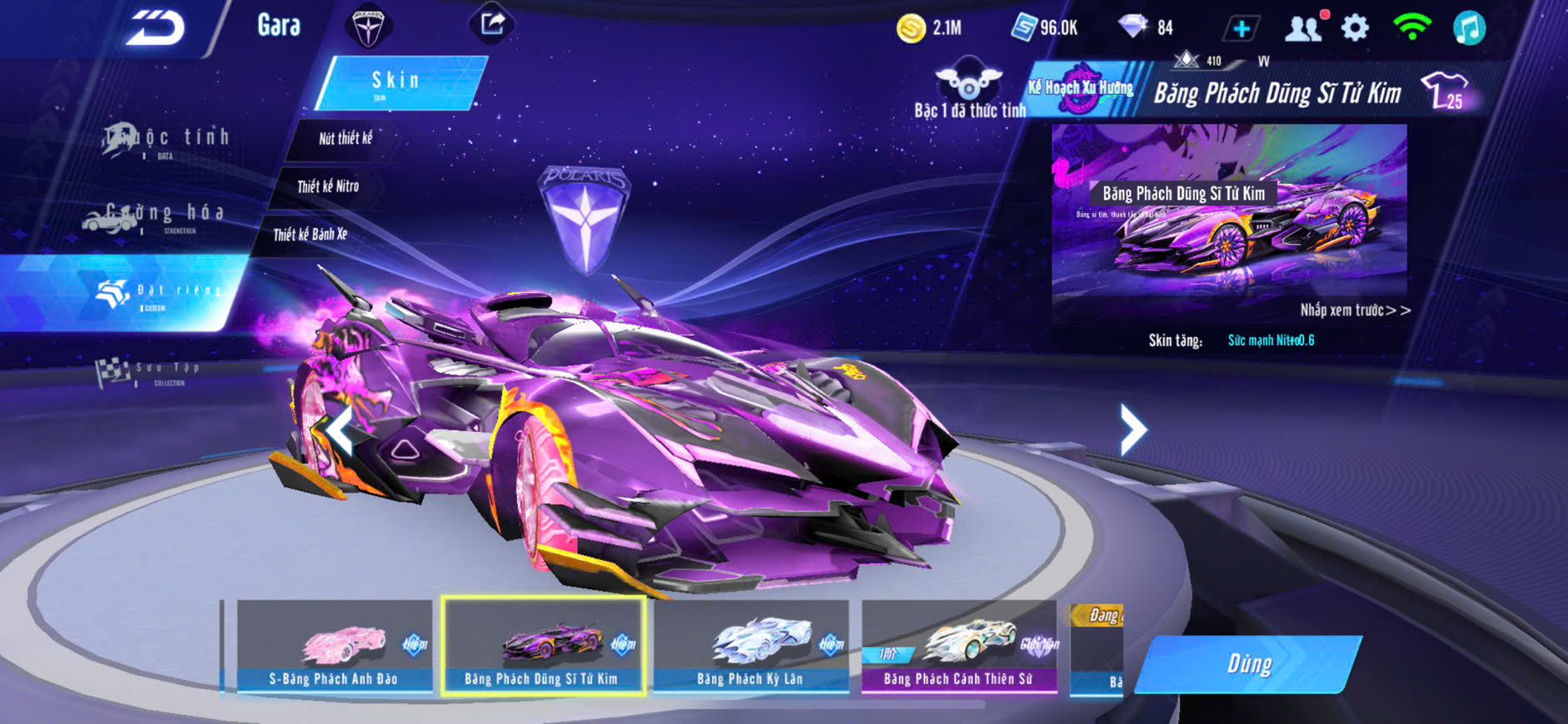Open the Cường hóa (Strengthen) section
This screenshot has width=1568, height=724.
coord(154,216)
